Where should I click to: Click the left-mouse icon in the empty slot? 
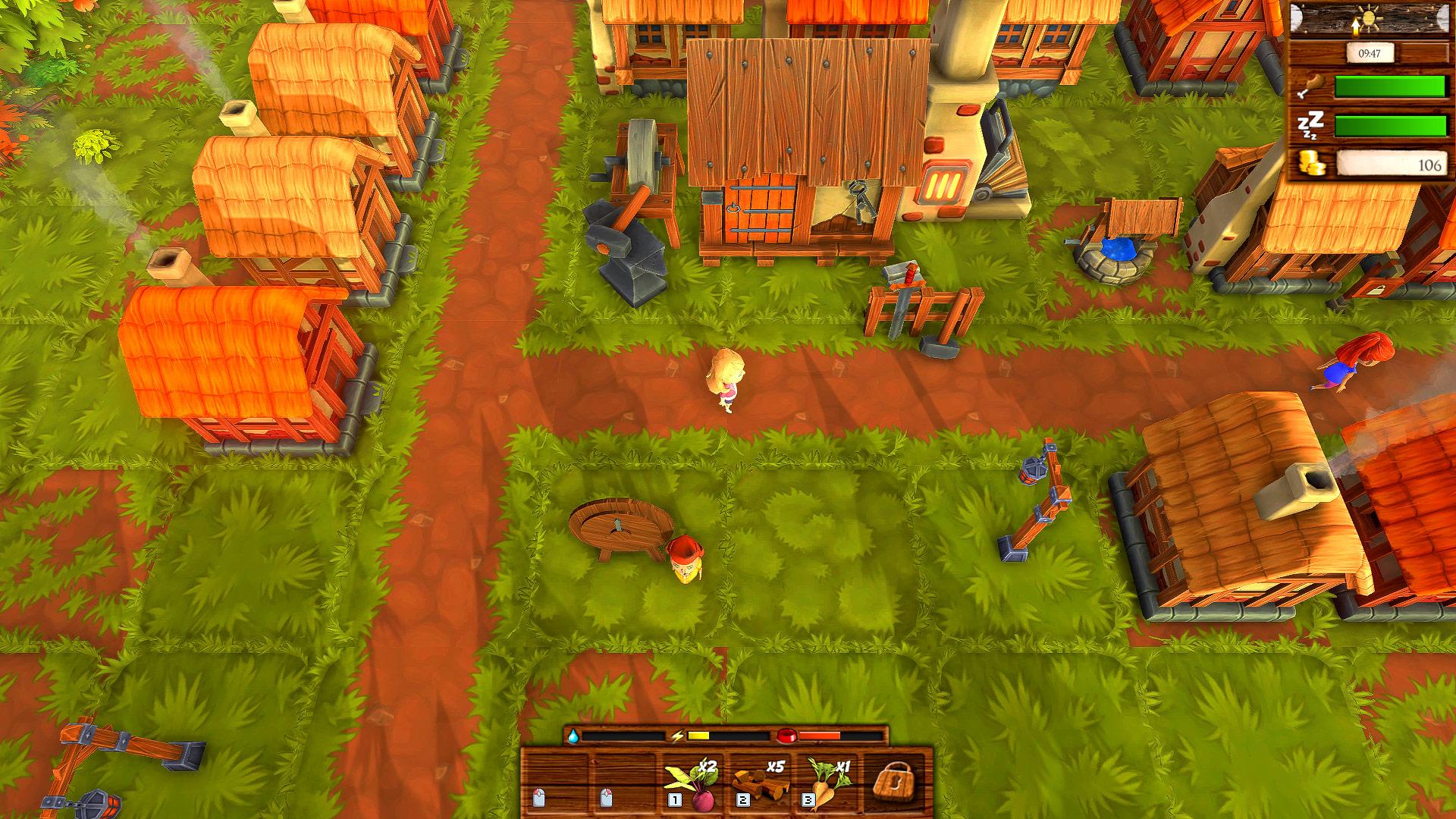coord(539,799)
